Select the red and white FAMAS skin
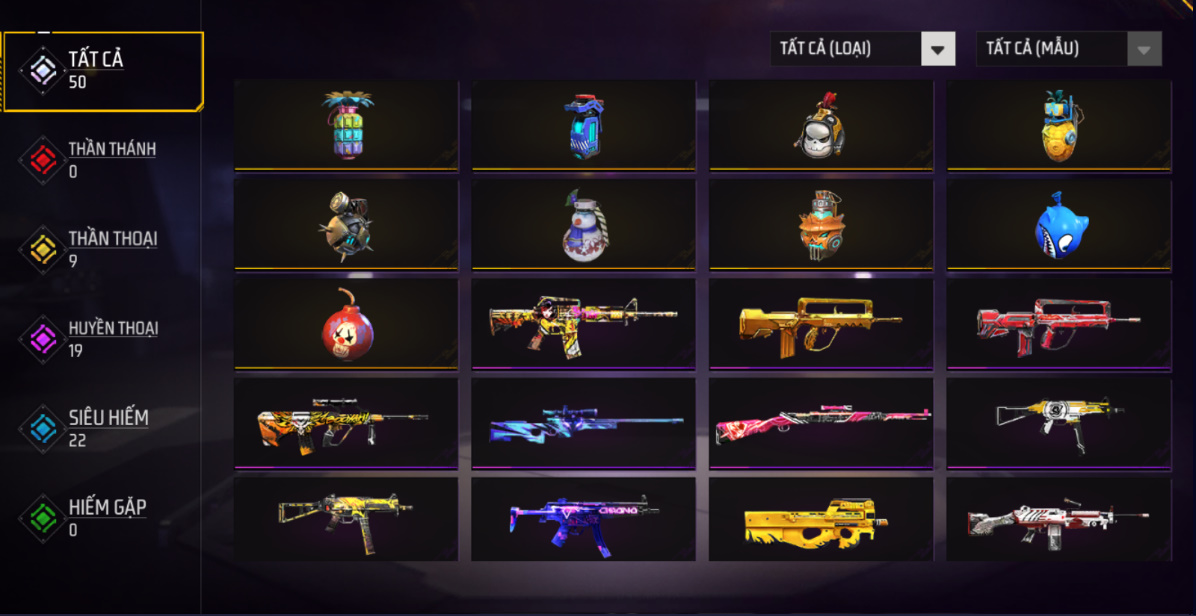 coord(1059,324)
